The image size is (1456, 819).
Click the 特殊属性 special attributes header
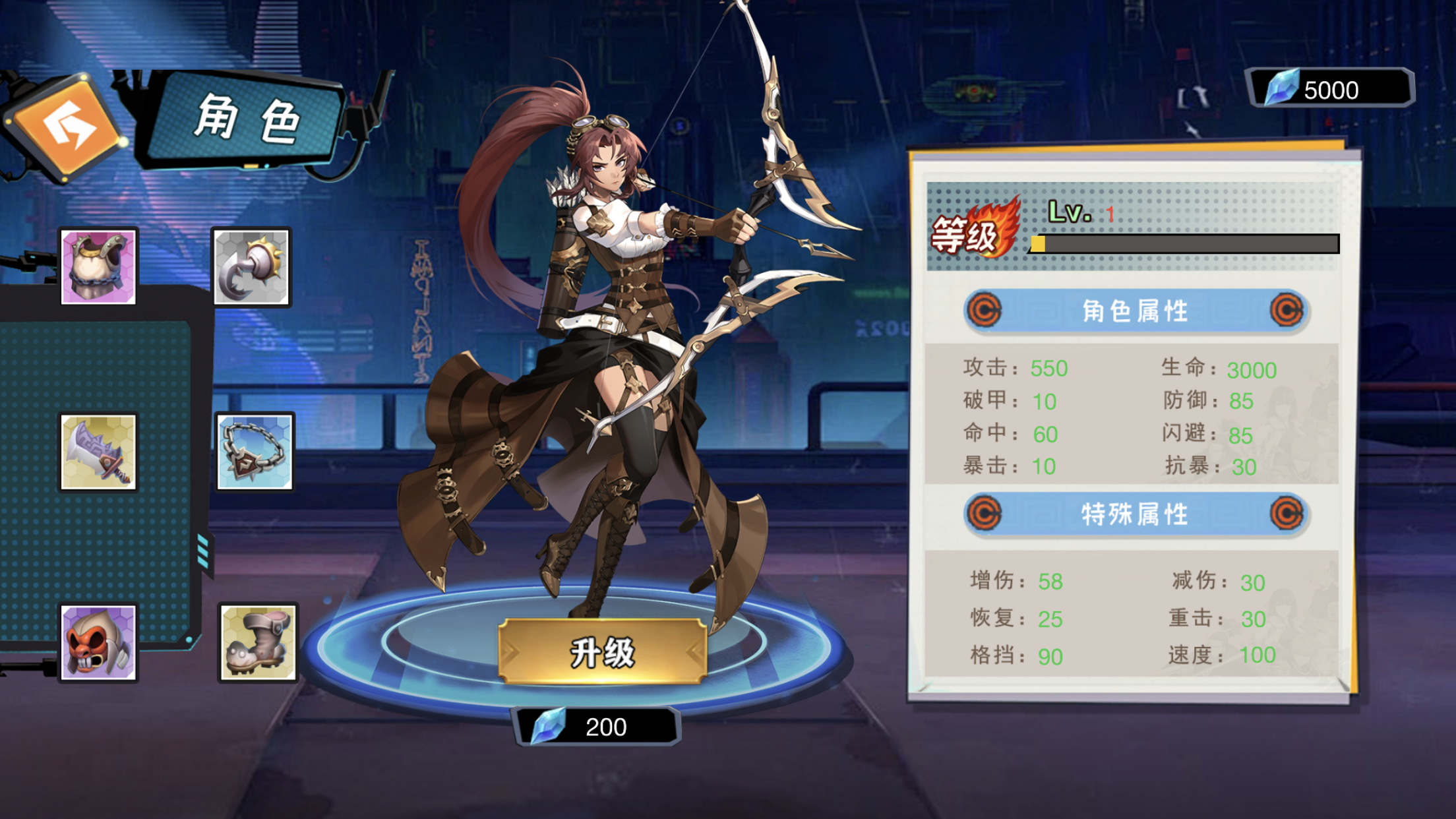1135,514
